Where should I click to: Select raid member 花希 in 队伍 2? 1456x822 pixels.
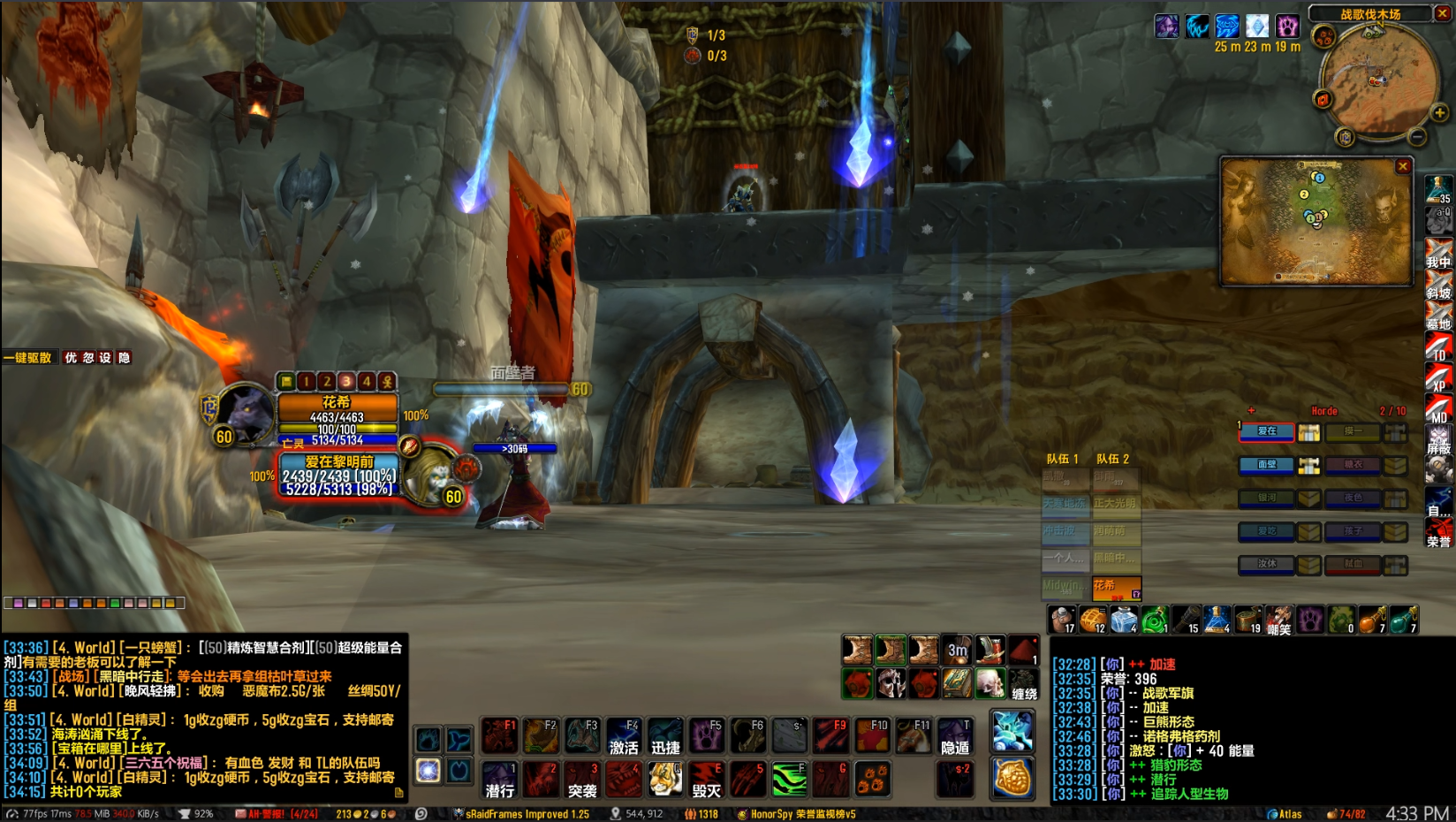[x=1117, y=587]
